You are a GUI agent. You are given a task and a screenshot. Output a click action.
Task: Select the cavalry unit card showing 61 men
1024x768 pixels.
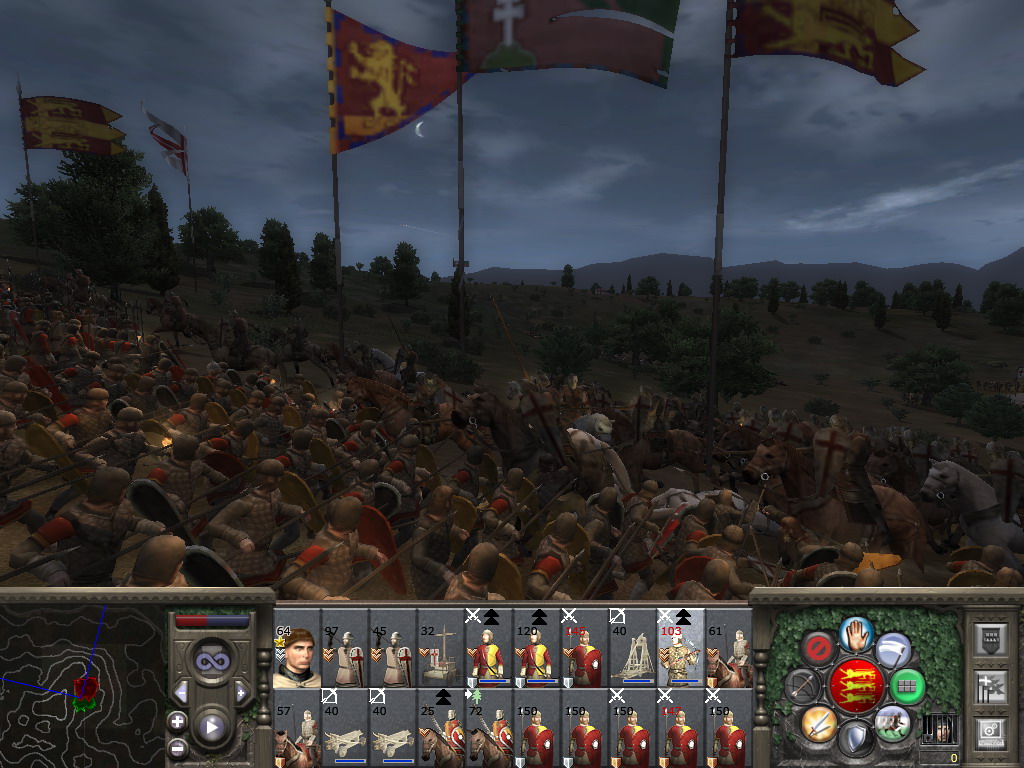(x=728, y=652)
